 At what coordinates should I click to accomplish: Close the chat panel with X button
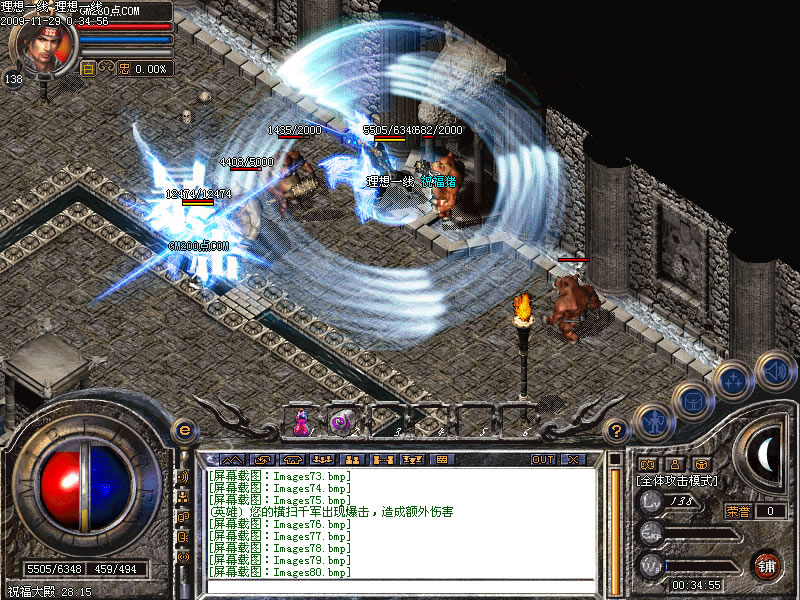573,459
